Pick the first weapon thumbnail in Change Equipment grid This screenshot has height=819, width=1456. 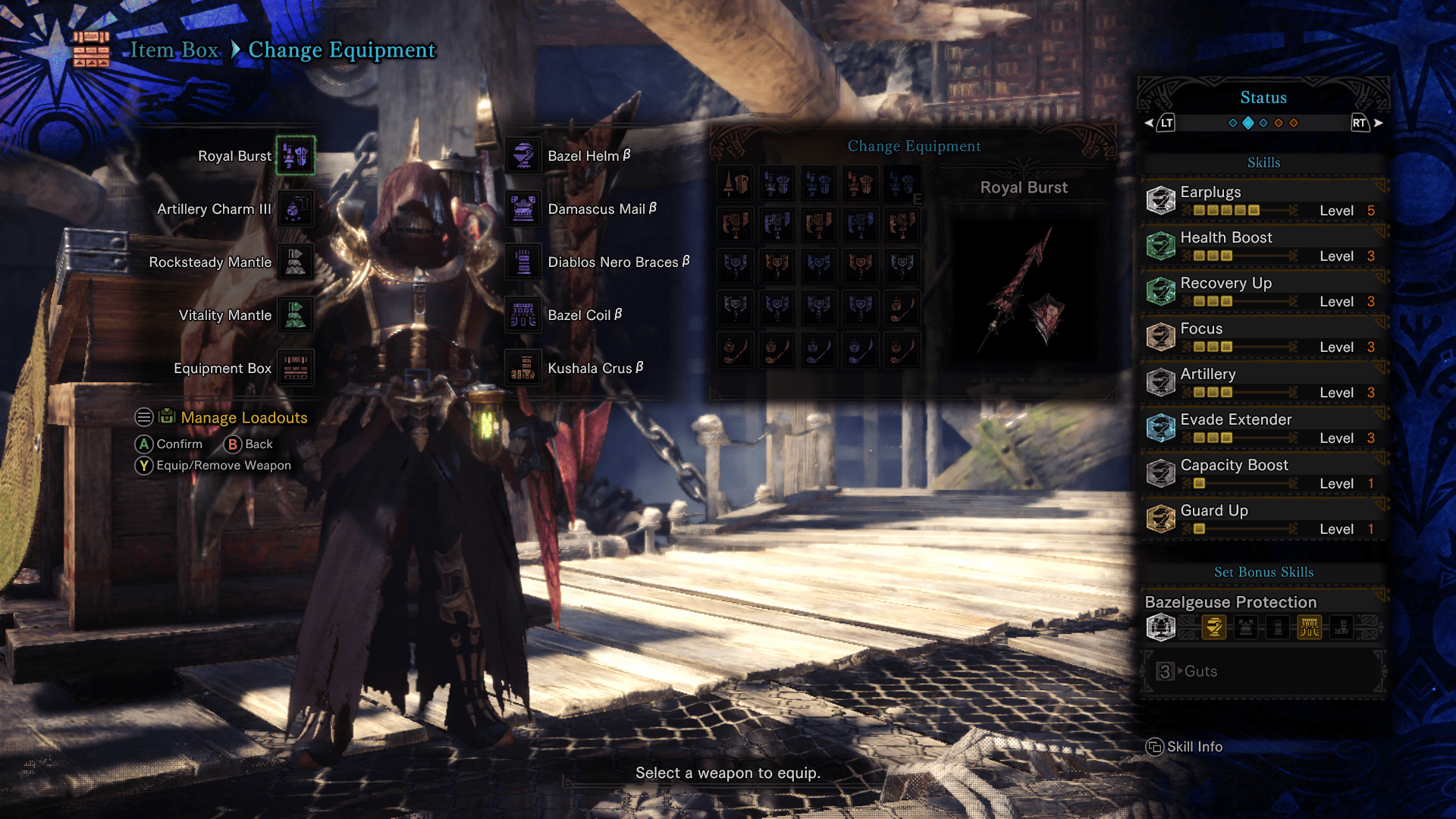click(735, 184)
